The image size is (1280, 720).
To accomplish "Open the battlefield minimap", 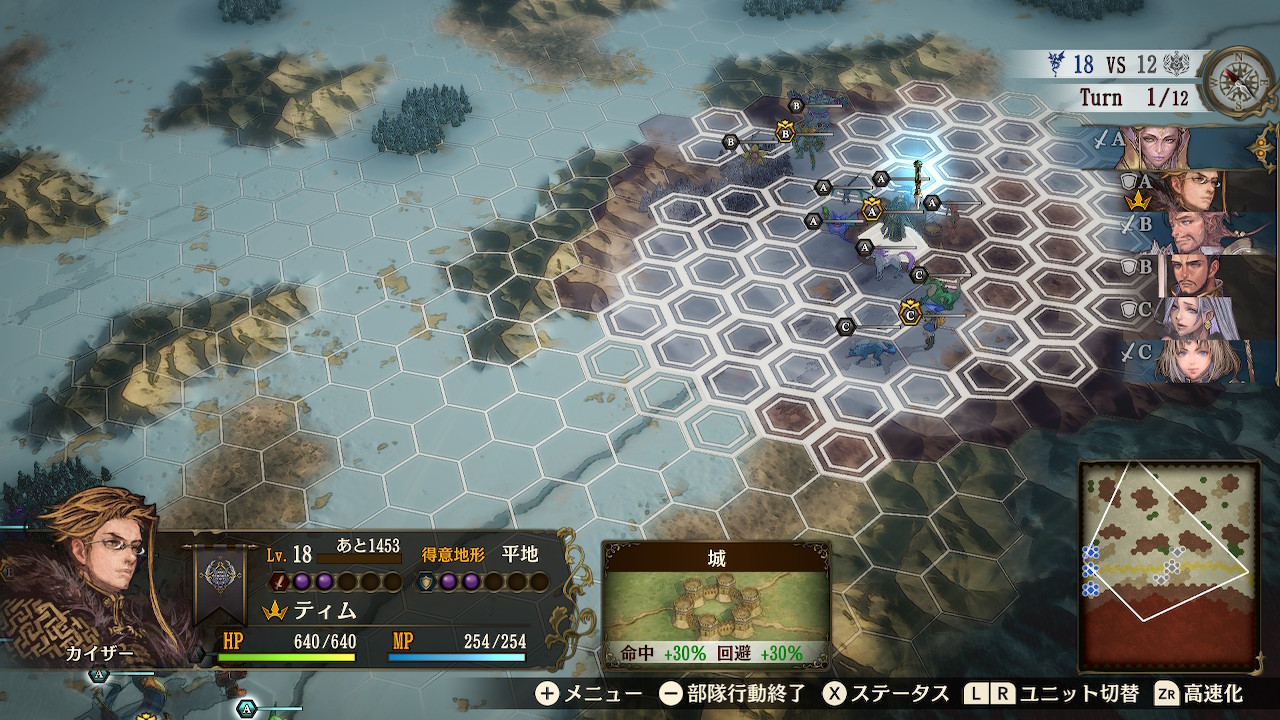I will [x=1168, y=566].
